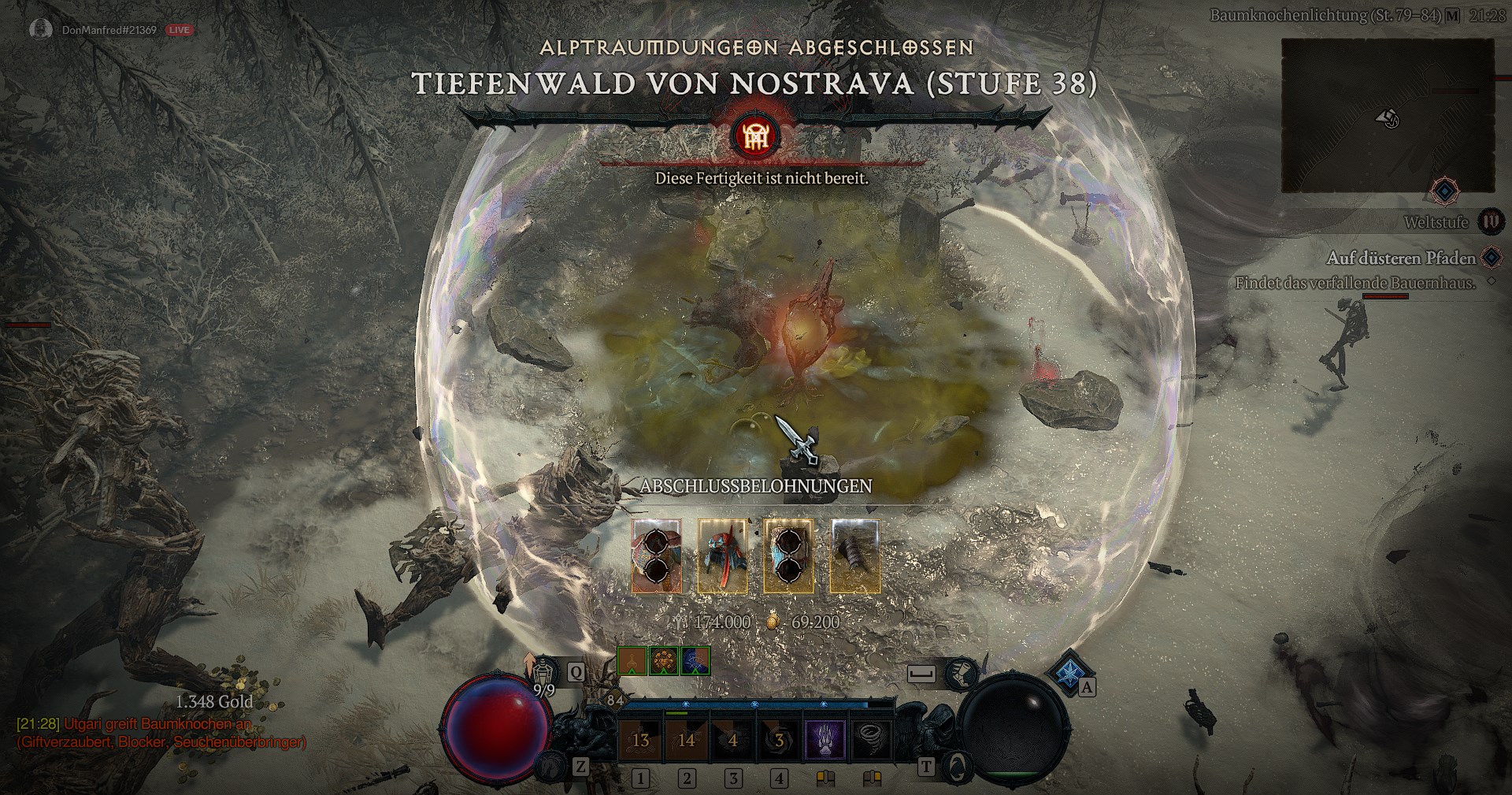The width and height of the screenshot is (1512, 795).
Task: Open the DonManfred#21369 streamer profile
Action: pyautogui.click(x=109, y=30)
